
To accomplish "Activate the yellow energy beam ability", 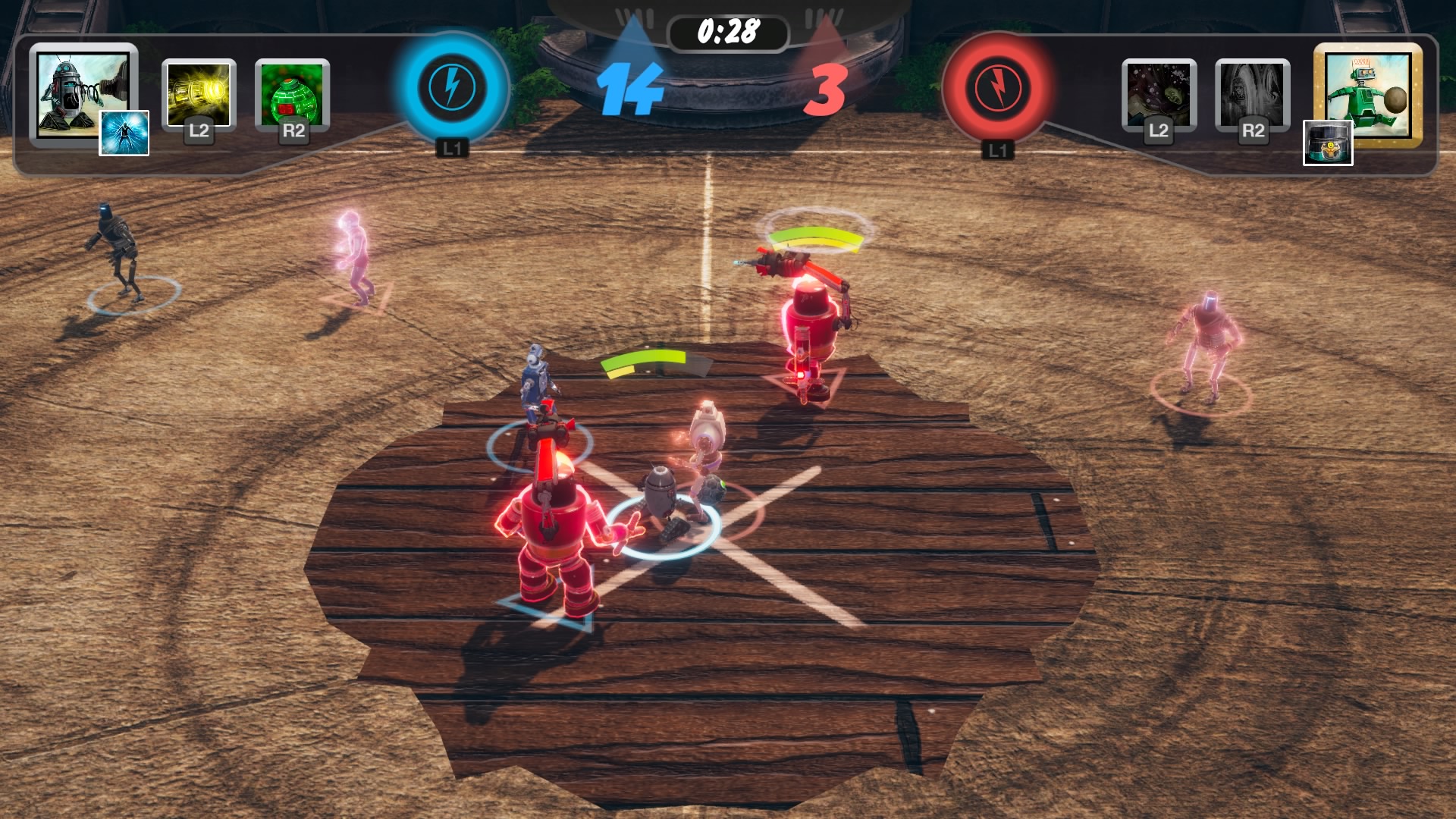I will click(x=199, y=94).
